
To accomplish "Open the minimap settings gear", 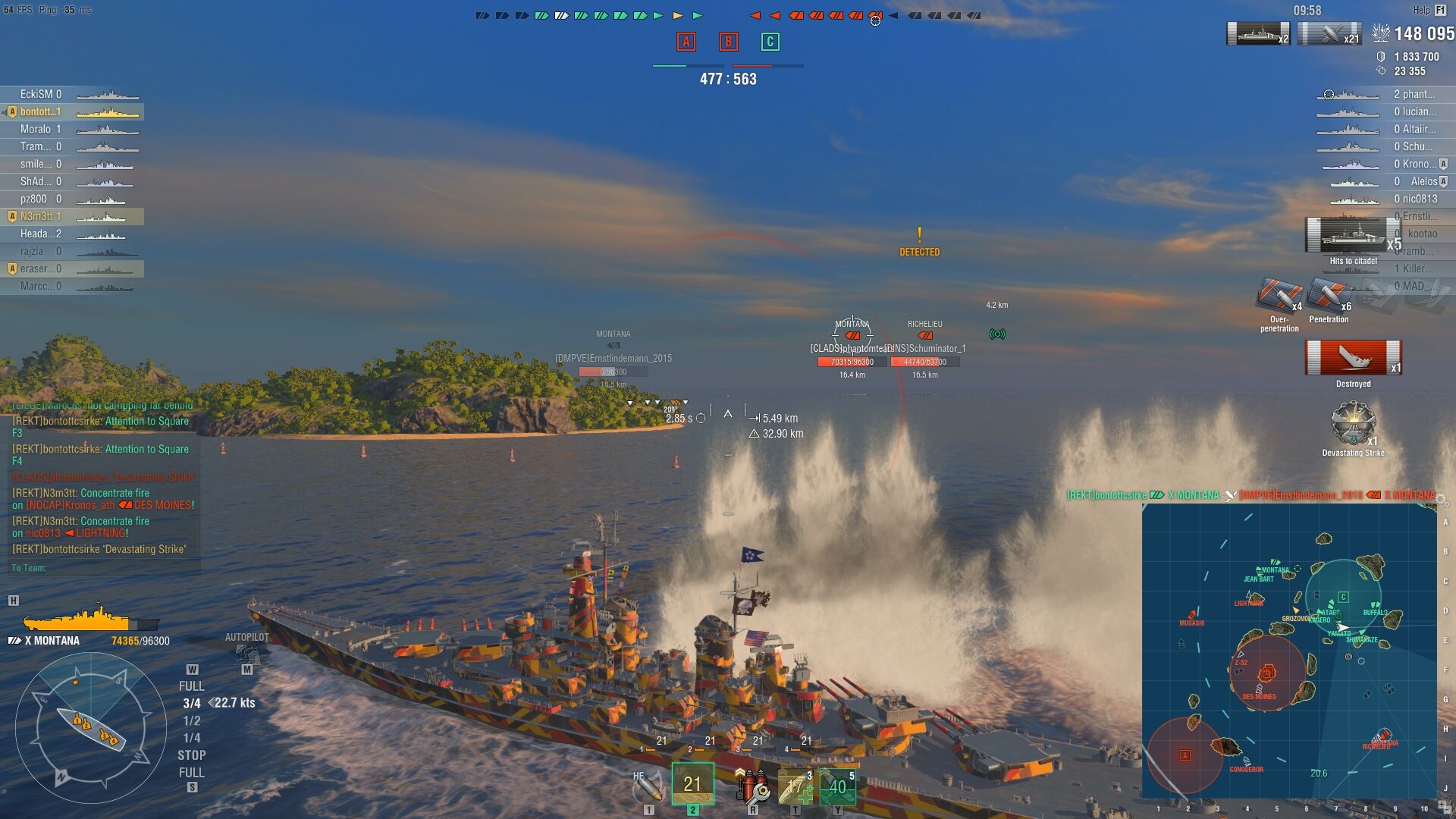I will [x=1441, y=498].
